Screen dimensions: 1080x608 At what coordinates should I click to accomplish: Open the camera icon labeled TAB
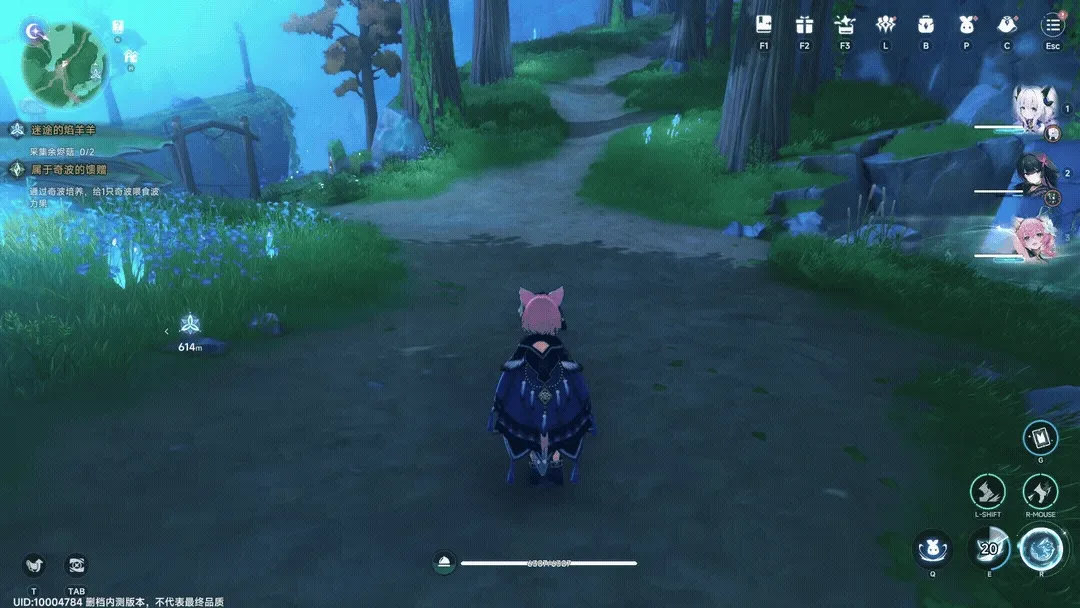(76, 566)
